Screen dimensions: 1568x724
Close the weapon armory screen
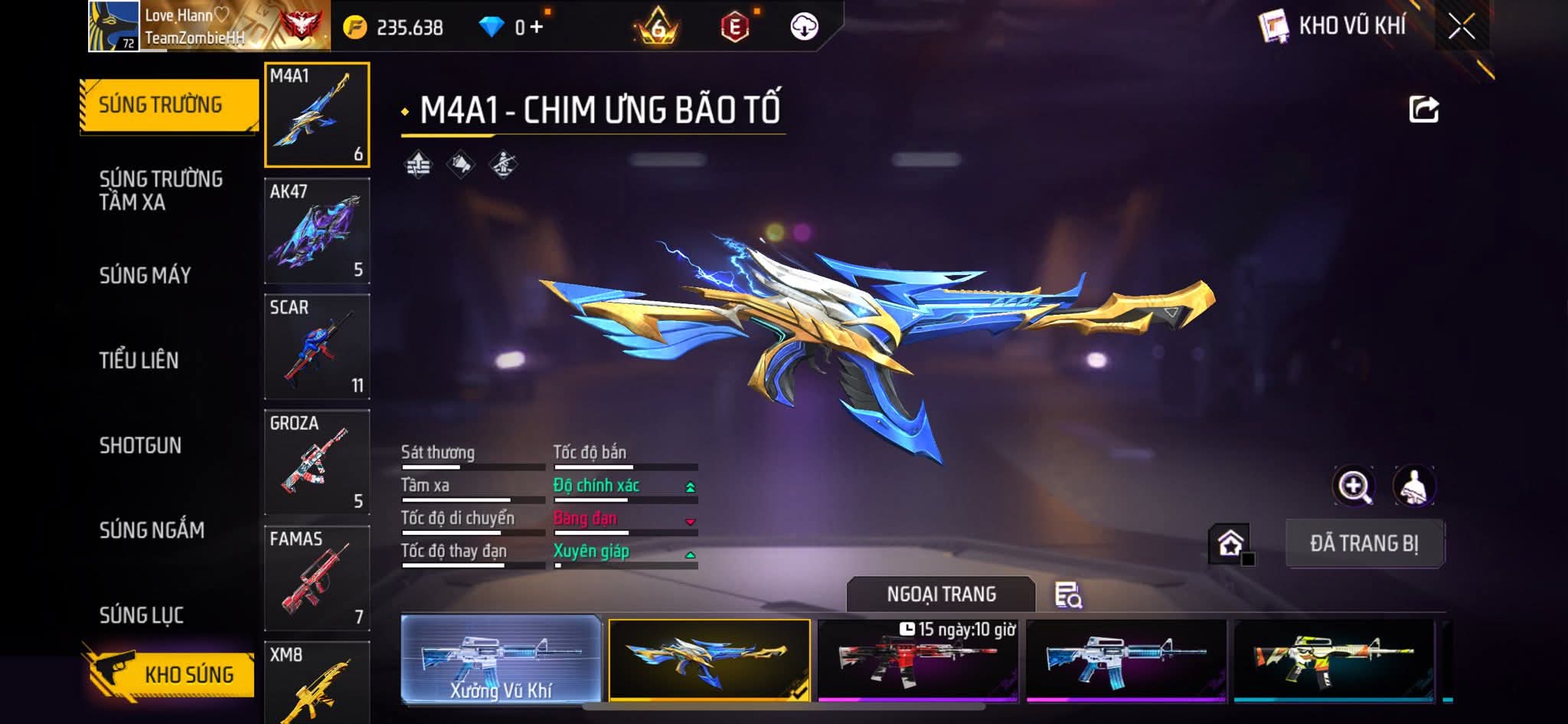click(1461, 27)
